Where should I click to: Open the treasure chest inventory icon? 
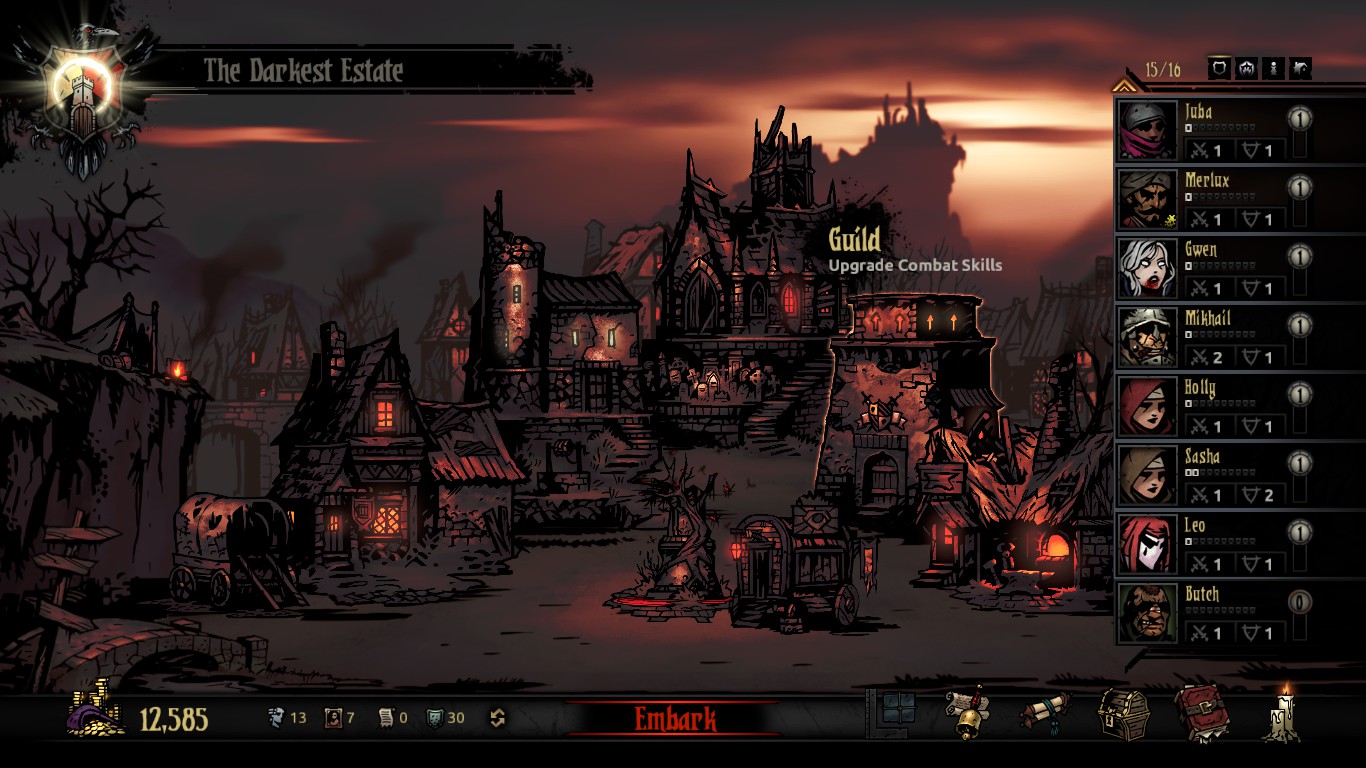tap(1119, 714)
